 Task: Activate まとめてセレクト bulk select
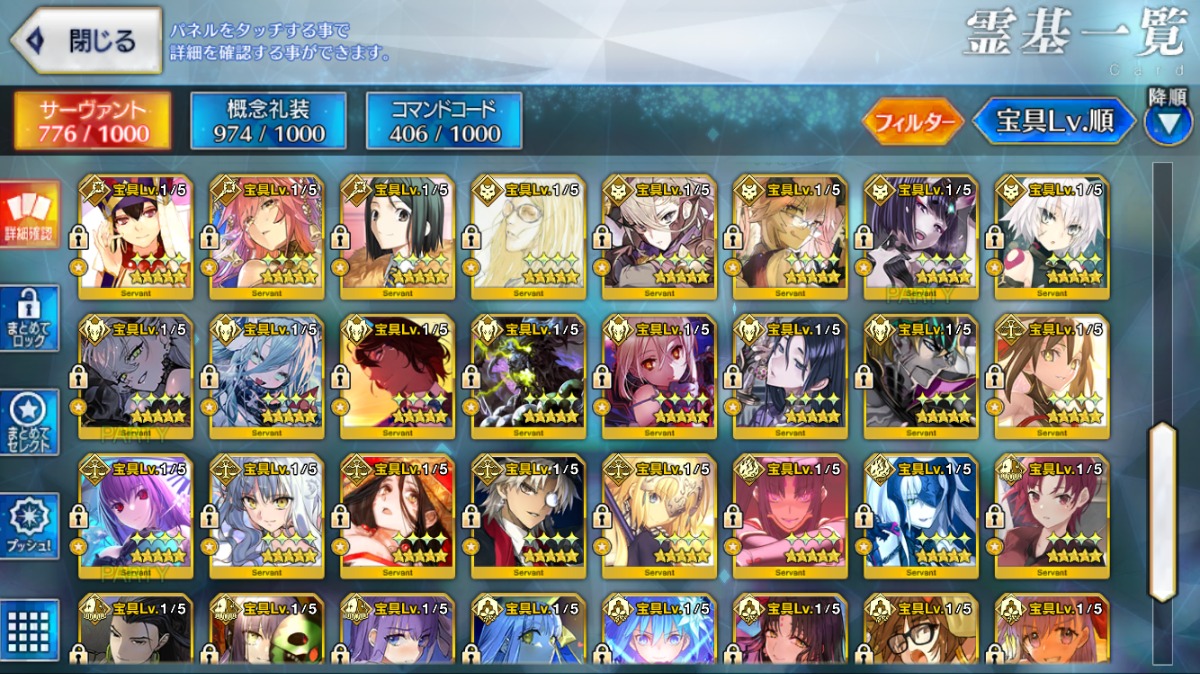[30, 422]
